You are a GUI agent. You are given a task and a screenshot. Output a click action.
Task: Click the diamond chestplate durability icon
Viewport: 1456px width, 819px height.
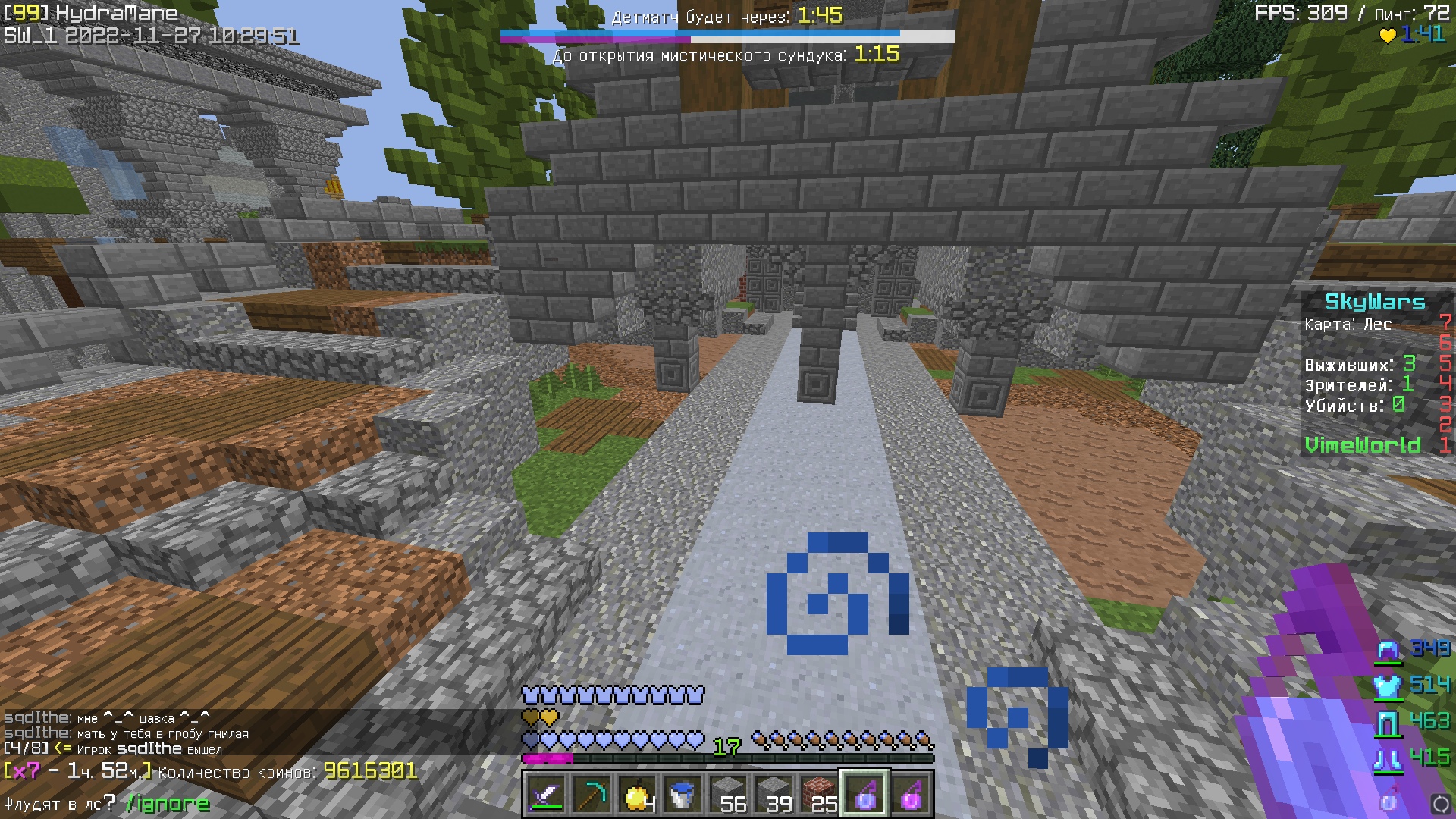click(x=1388, y=686)
